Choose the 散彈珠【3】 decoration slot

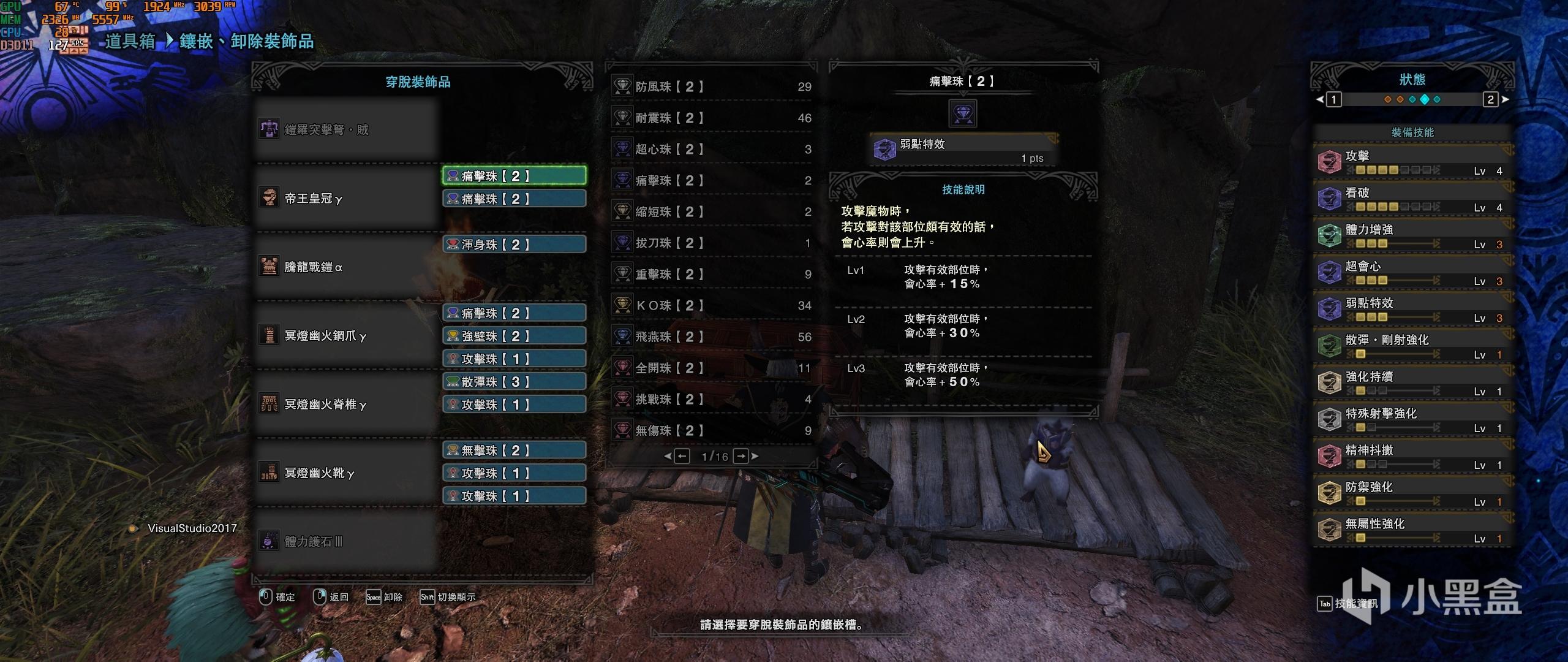point(514,382)
